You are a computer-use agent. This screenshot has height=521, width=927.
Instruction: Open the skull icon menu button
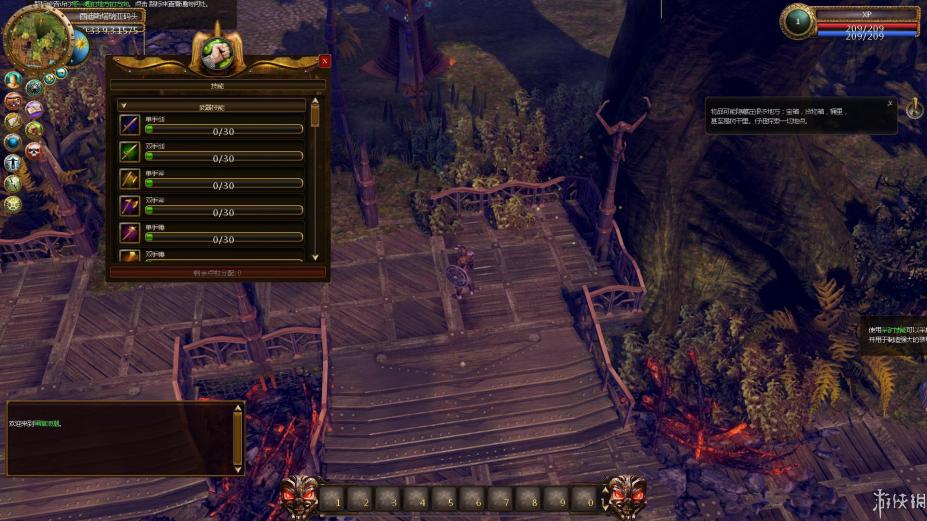pos(34,150)
